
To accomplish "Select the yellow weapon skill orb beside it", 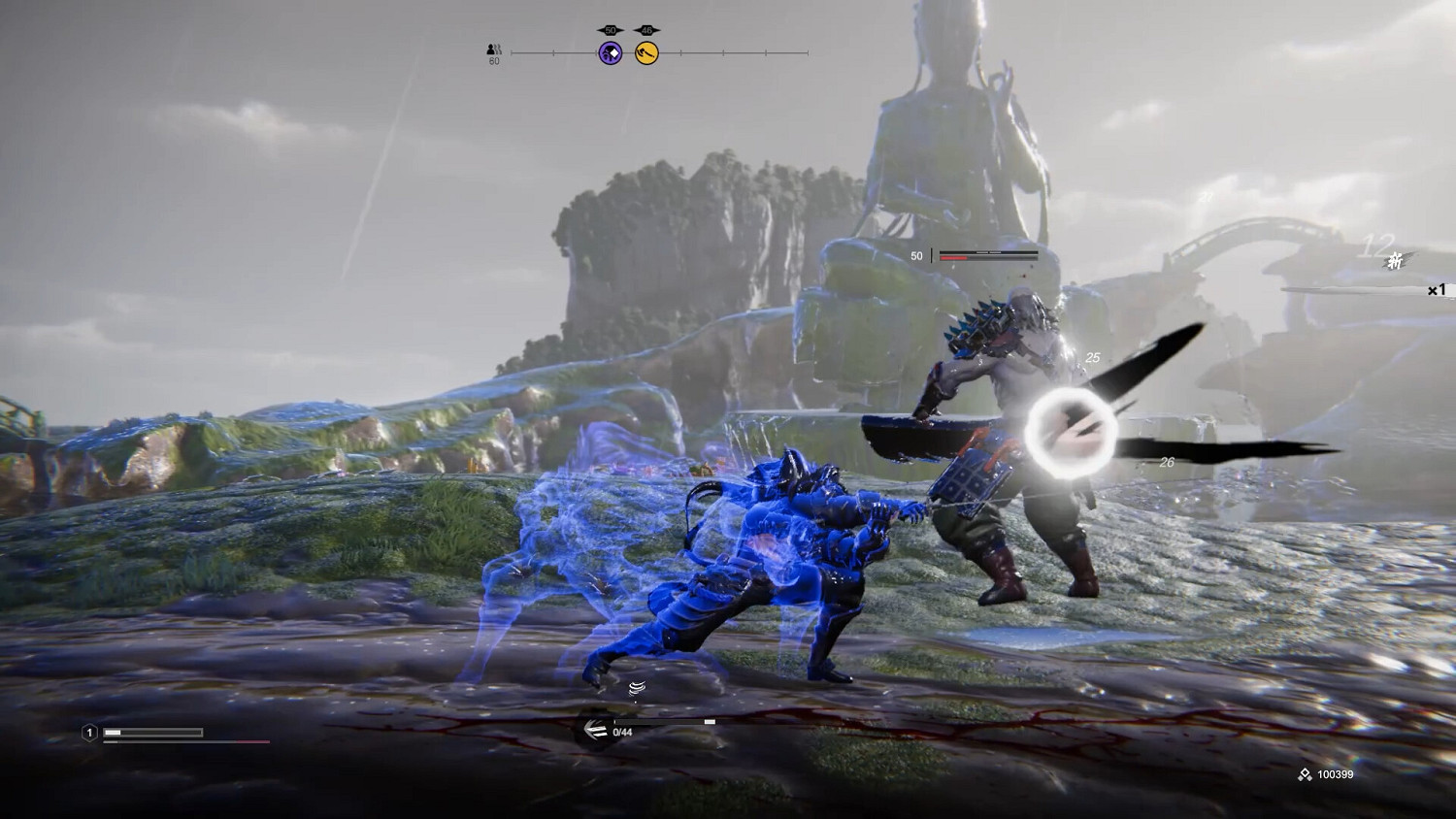I will [645, 52].
